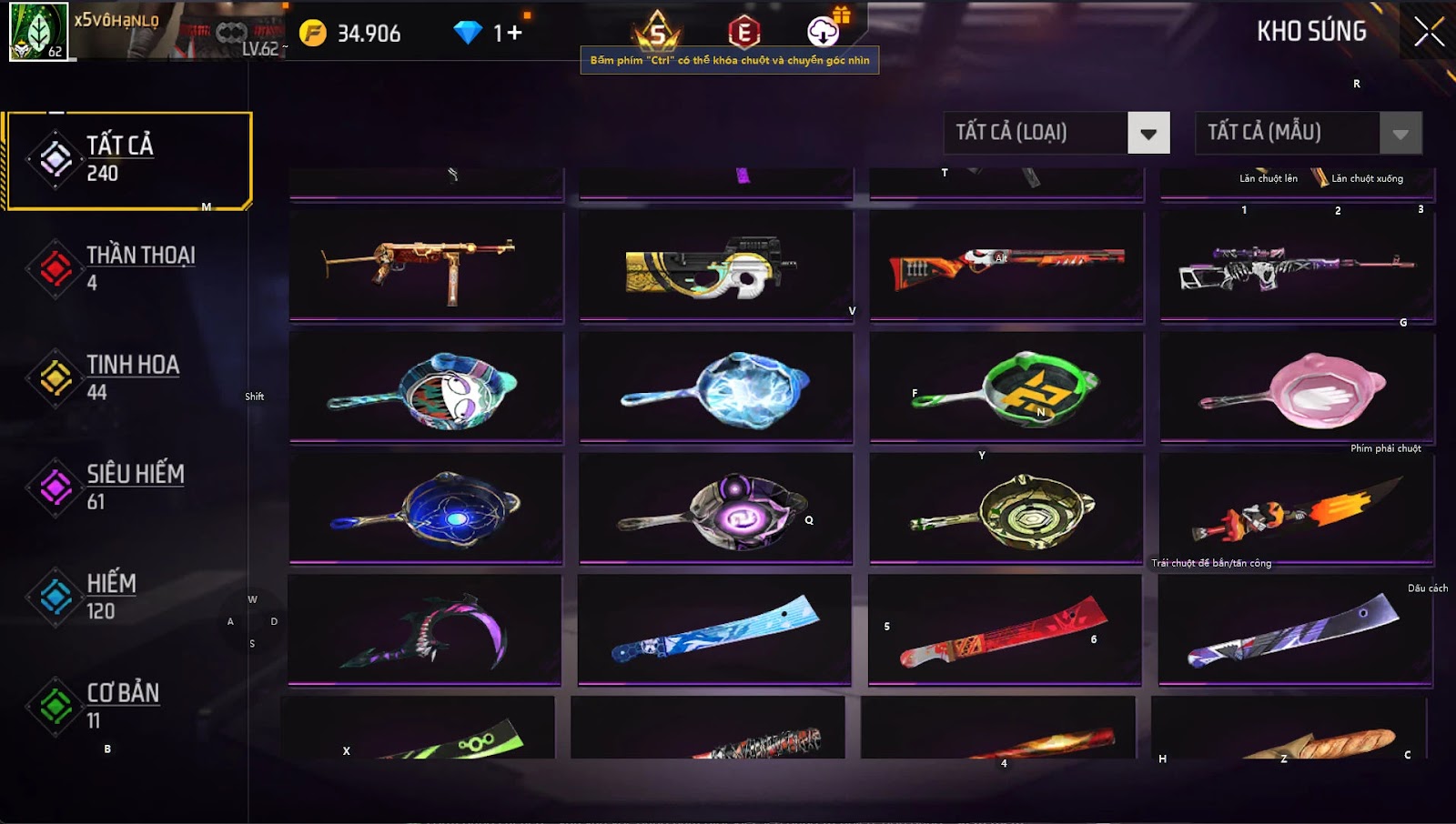The width and height of the screenshot is (1456, 824).
Task: Choose the orange and red rifle skin
Action: click(x=1006, y=266)
